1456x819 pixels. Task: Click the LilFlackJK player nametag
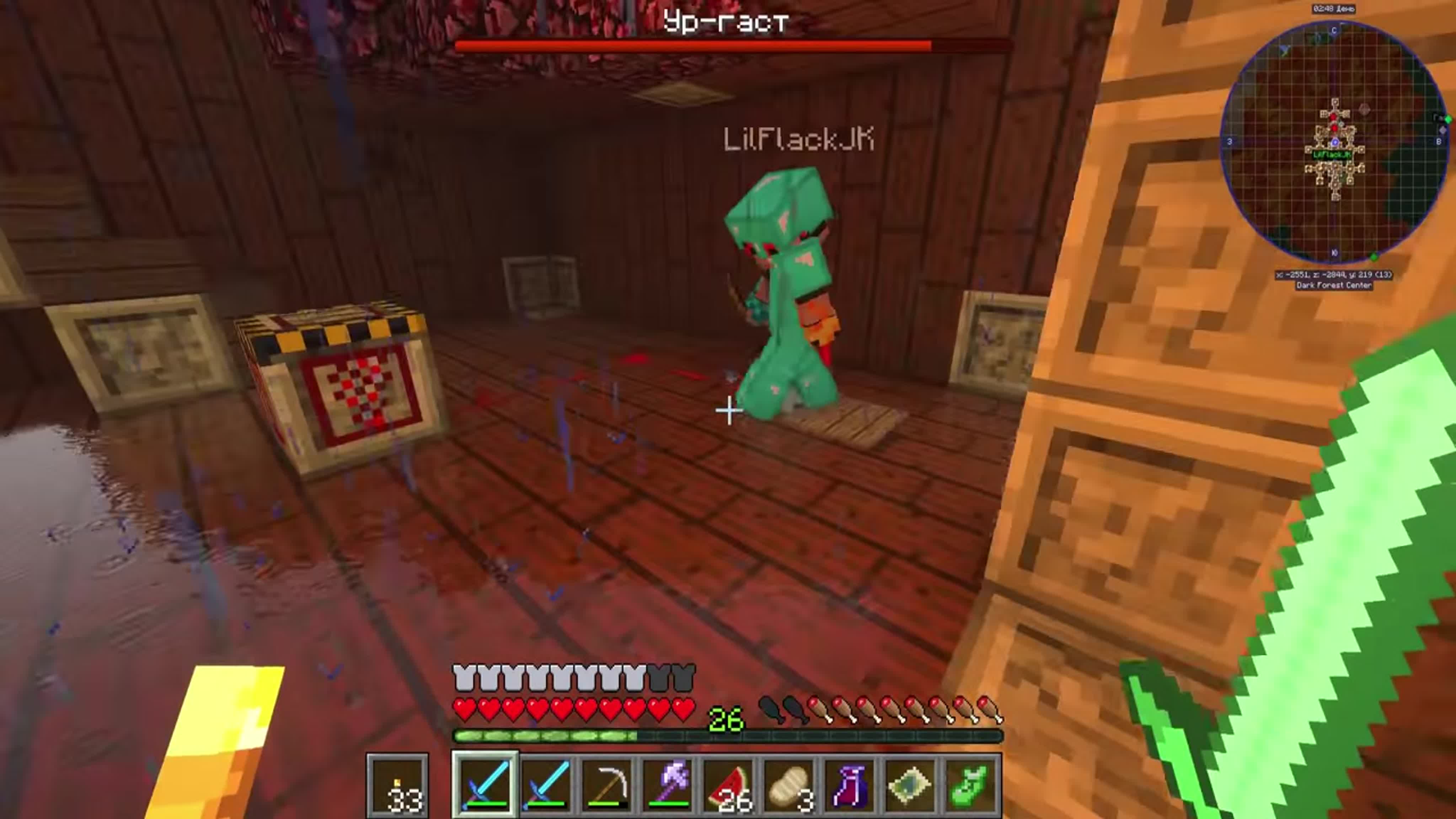click(798, 140)
